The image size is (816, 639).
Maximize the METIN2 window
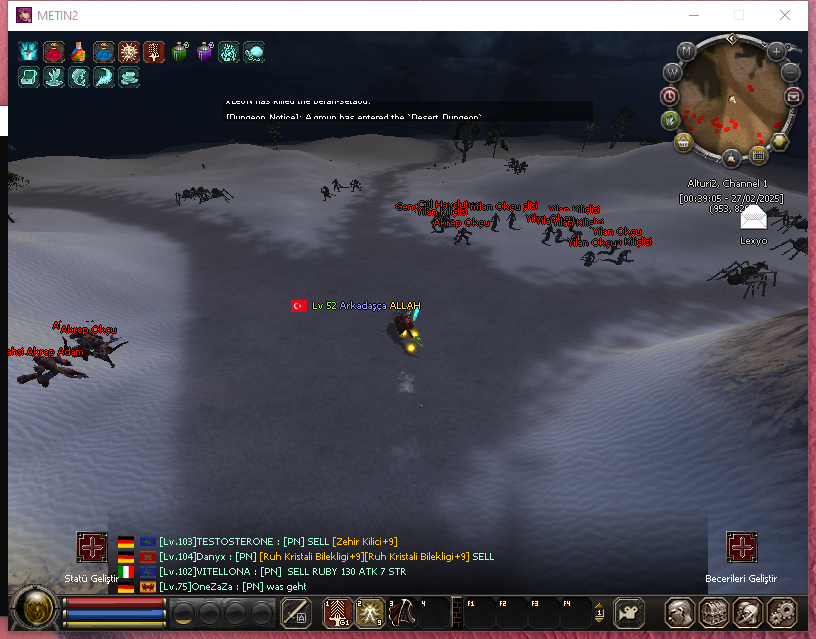739,15
